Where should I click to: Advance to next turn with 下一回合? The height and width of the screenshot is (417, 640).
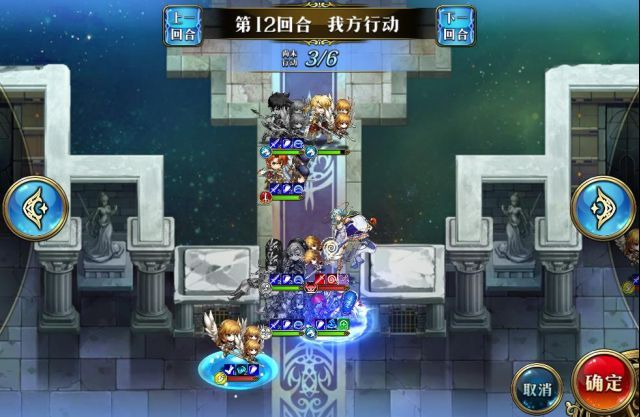pyautogui.click(x=456, y=24)
